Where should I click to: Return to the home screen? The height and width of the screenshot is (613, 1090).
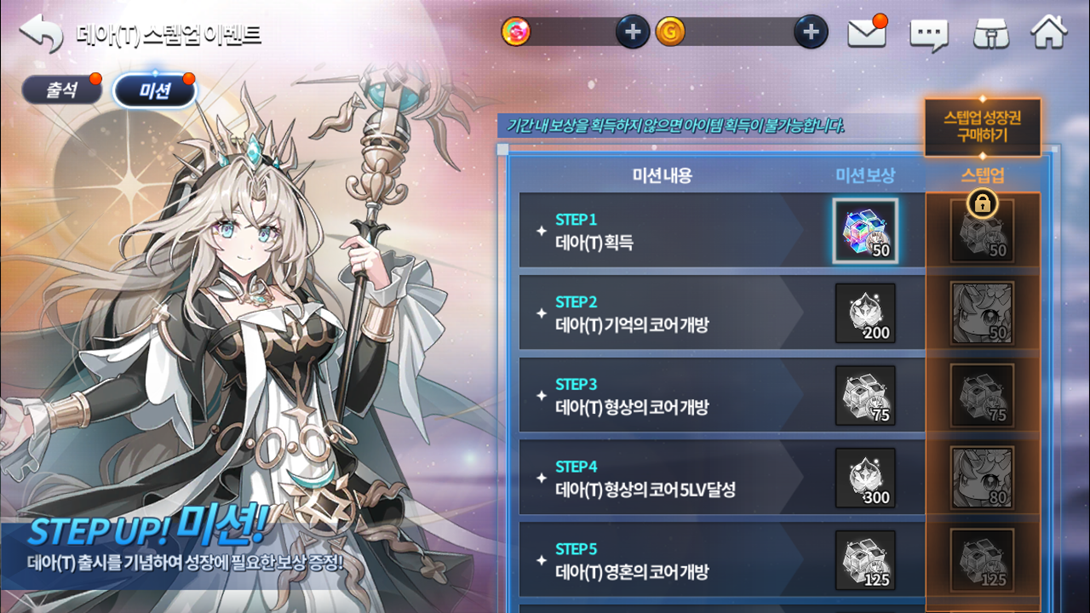1049,33
